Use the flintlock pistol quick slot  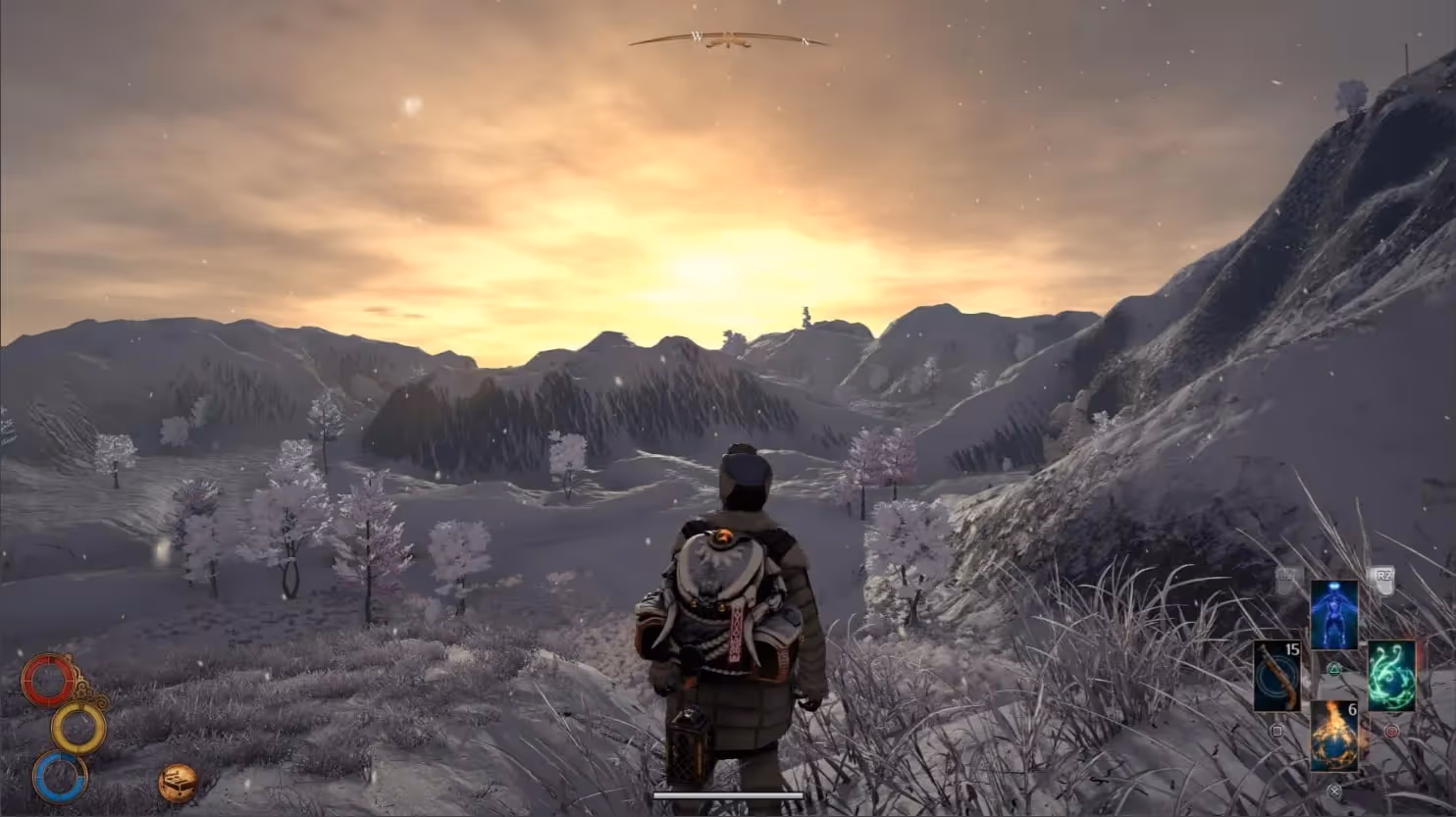[x=1276, y=676]
